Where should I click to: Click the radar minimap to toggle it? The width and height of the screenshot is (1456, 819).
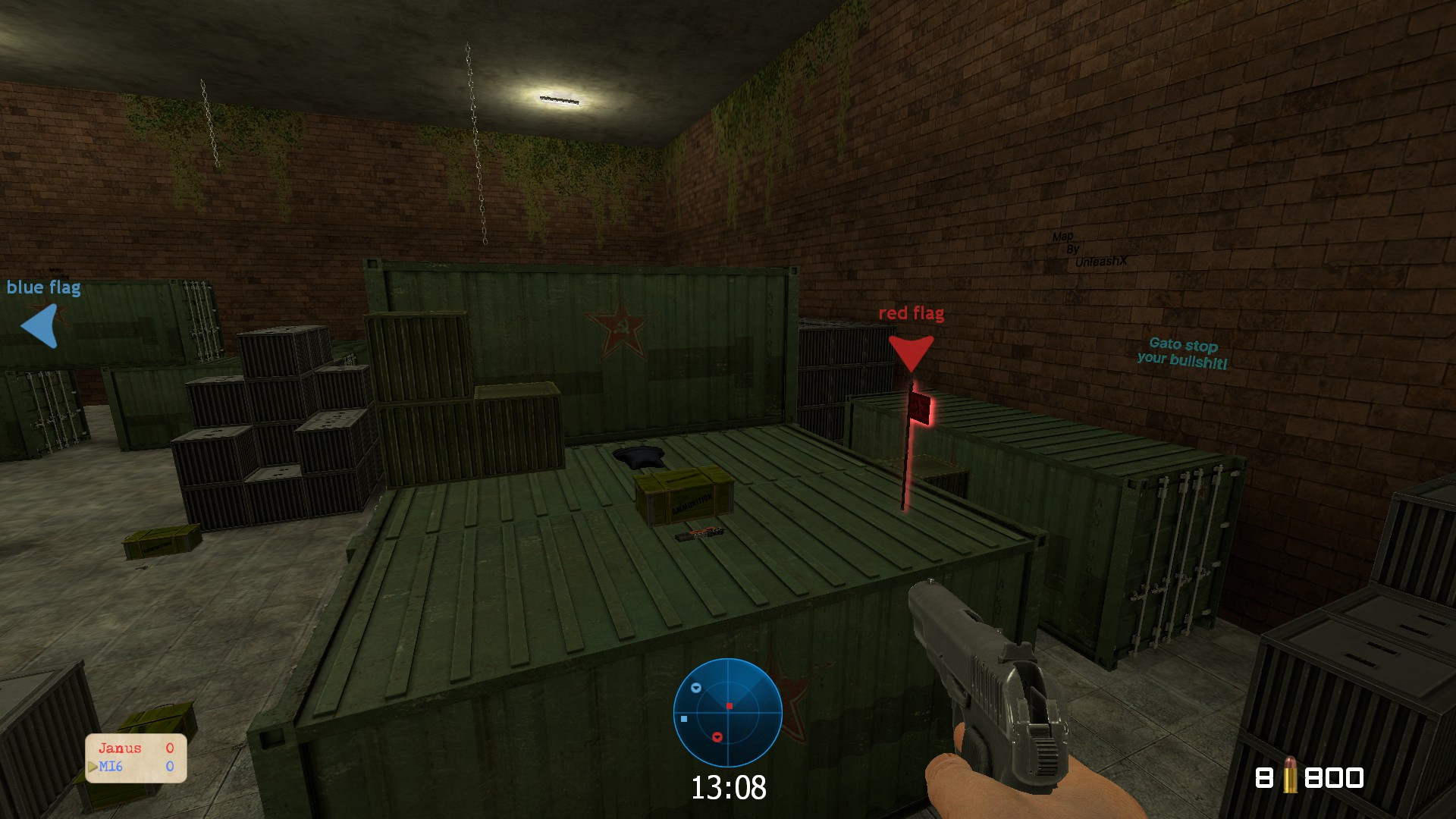(728, 713)
